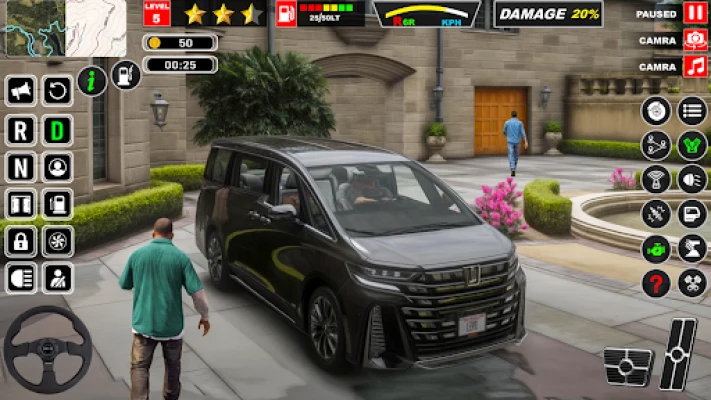Fasten the seatbelt icon button
Image resolution: width=711 pixels, height=400 pixels.
[x=57, y=277]
